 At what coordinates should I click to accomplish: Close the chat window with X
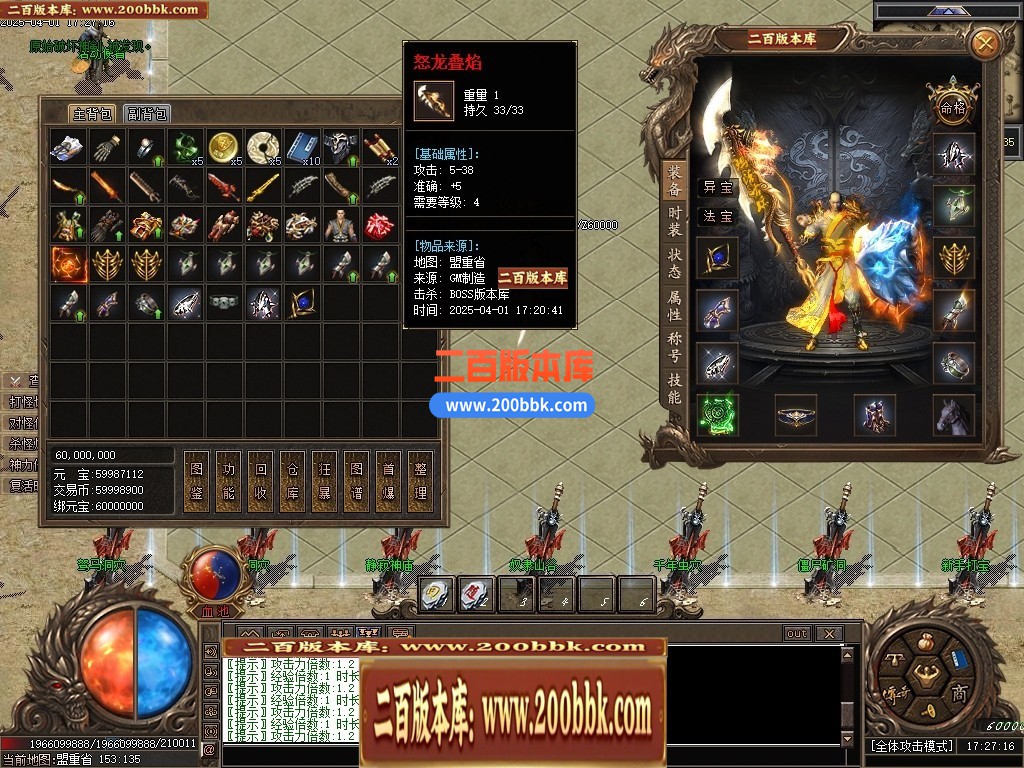[x=828, y=634]
